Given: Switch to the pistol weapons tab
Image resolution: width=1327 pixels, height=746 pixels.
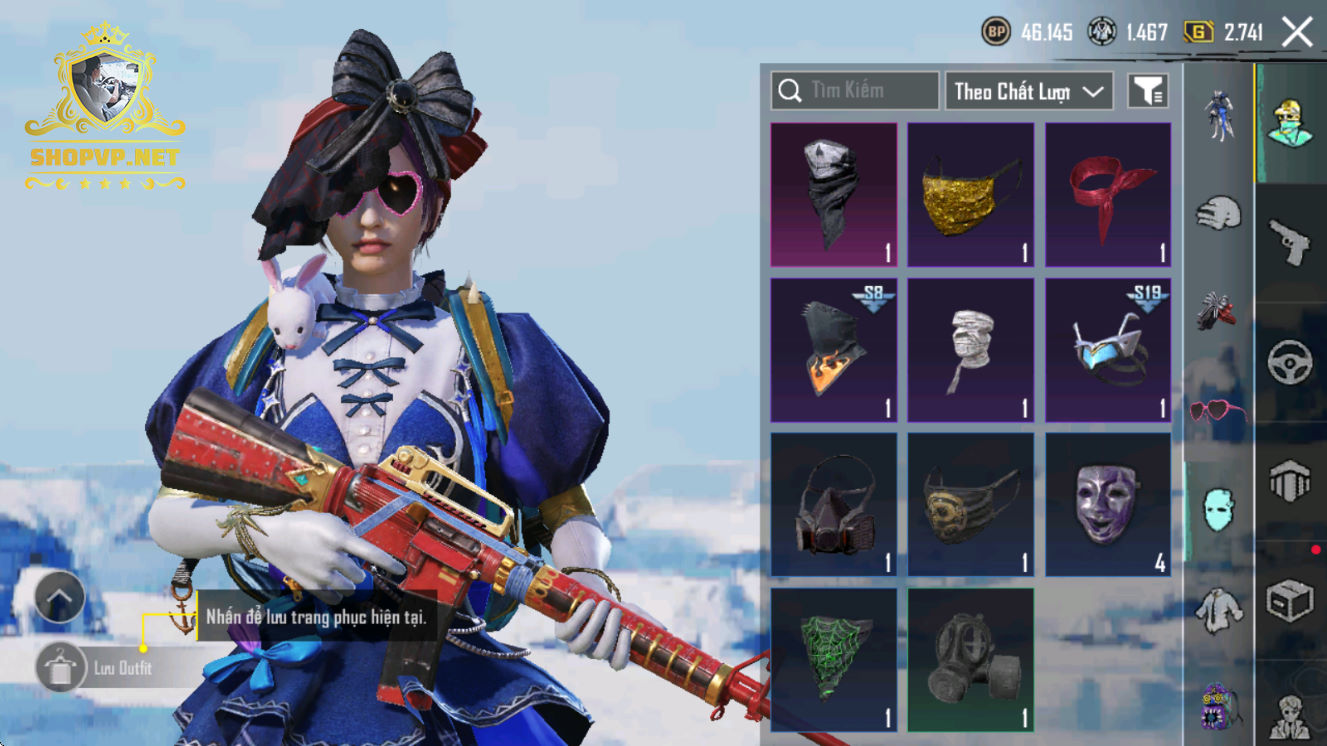Looking at the screenshot, I should tap(1290, 241).
